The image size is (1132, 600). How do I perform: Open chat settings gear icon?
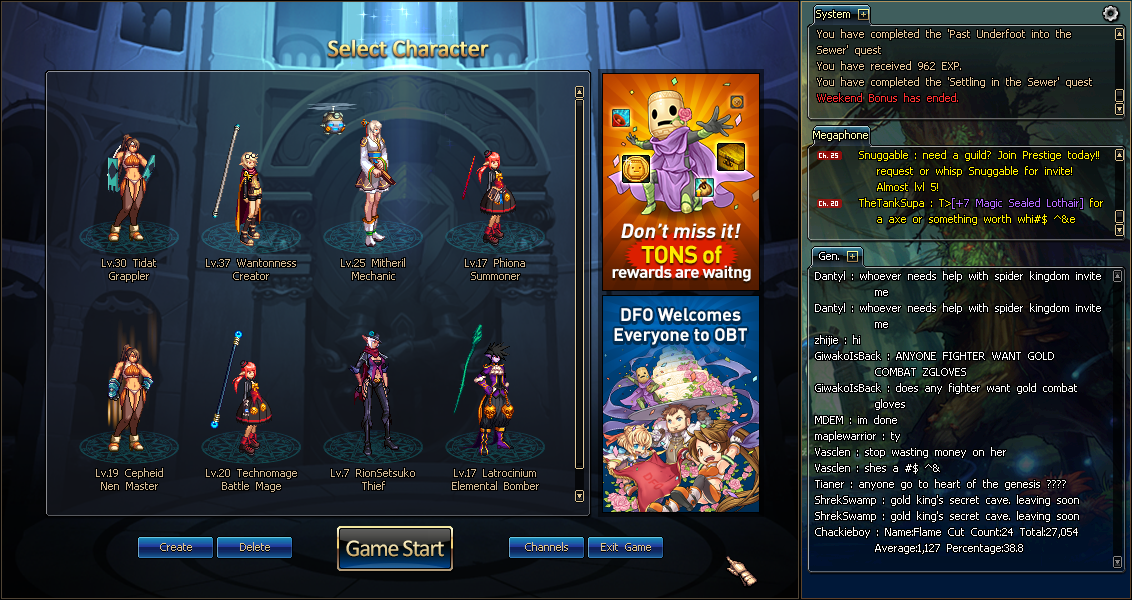point(1110,13)
